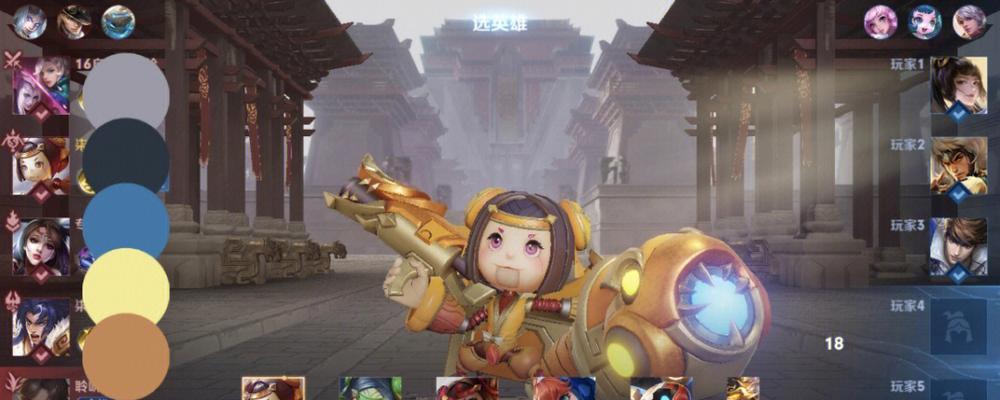Click 玩家1's dark-haired hero portrait
Screen dimensions: 1000x400
959,85
